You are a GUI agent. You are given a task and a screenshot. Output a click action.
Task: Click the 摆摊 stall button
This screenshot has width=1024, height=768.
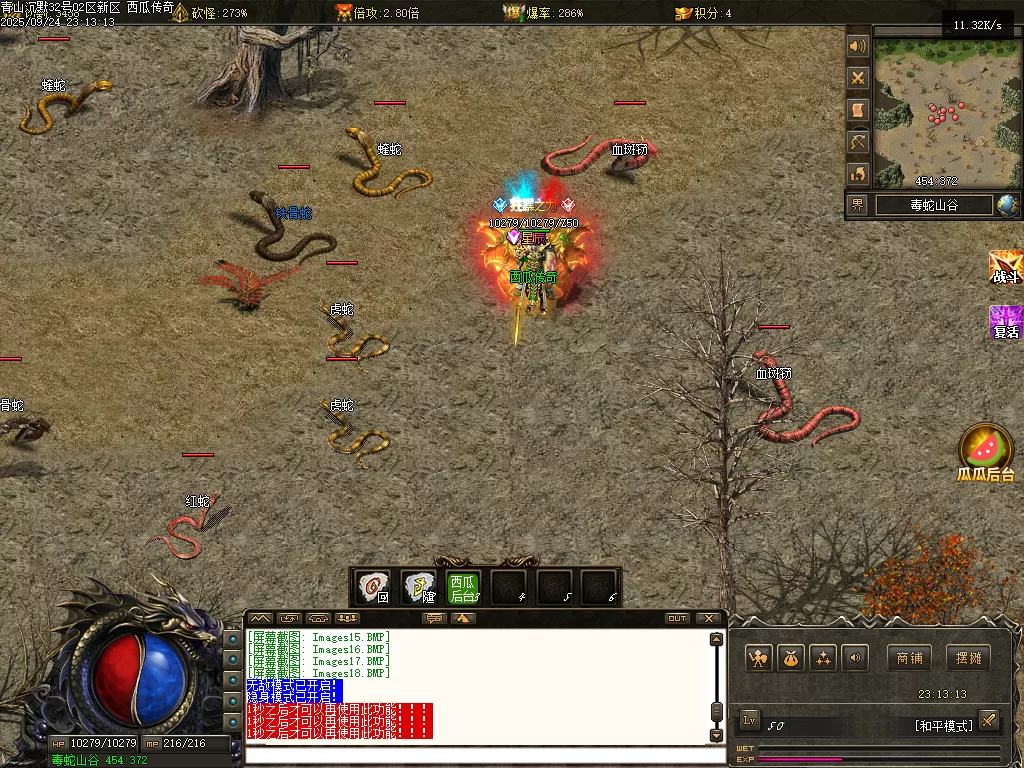(x=967, y=657)
